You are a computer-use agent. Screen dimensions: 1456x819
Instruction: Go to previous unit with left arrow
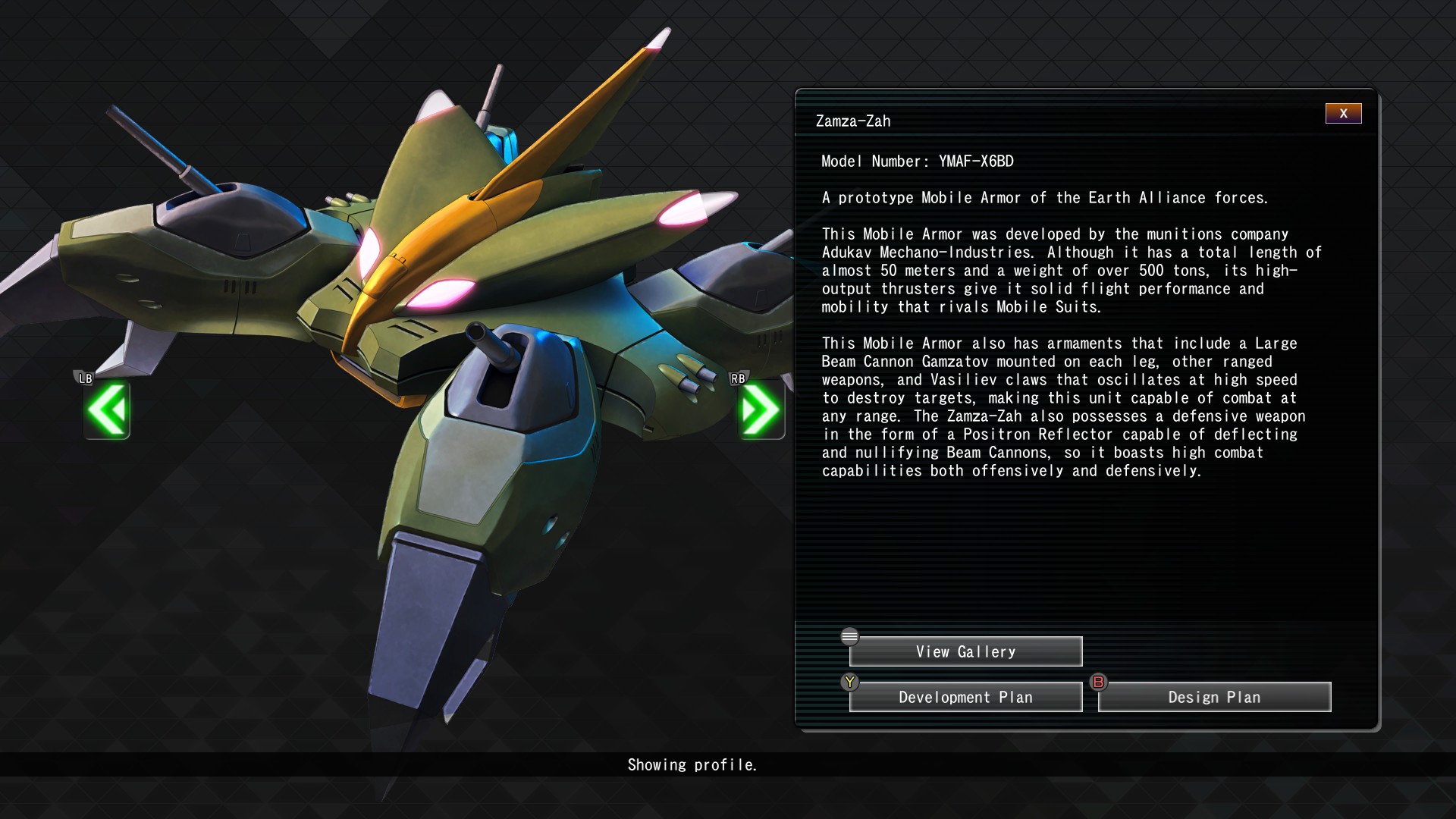pos(107,410)
